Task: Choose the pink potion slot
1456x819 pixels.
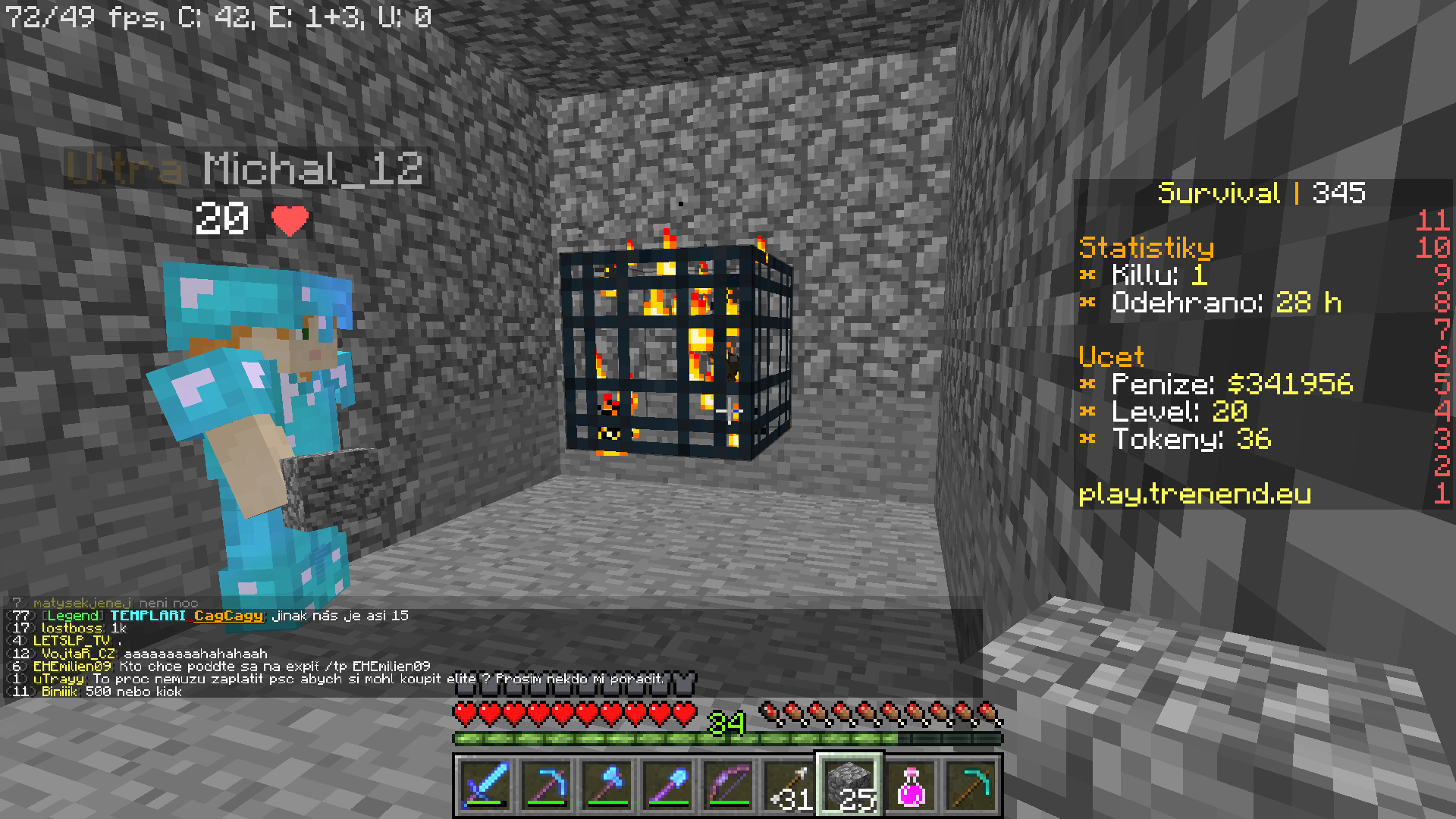Action: tap(910, 785)
